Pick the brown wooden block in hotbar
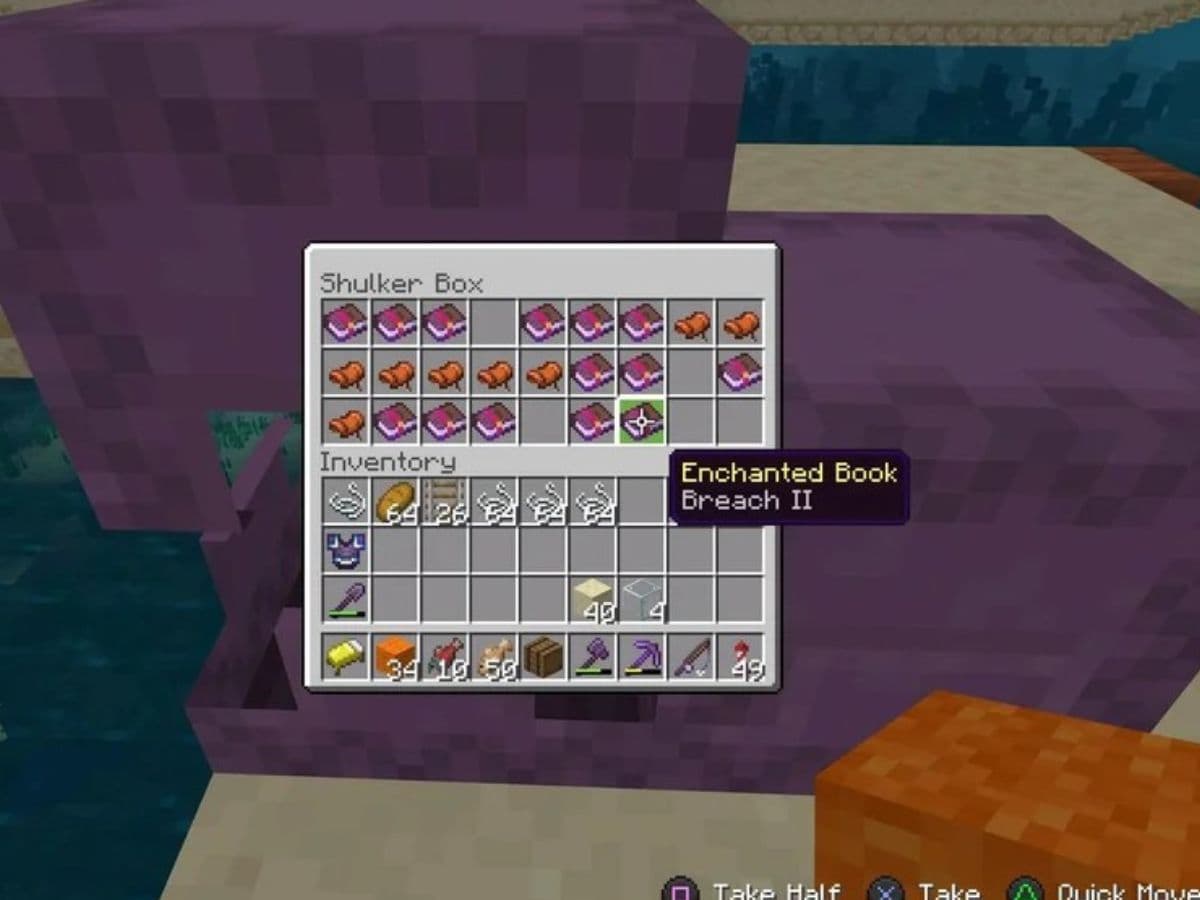 pyautogui.click(x=543, y=657)
